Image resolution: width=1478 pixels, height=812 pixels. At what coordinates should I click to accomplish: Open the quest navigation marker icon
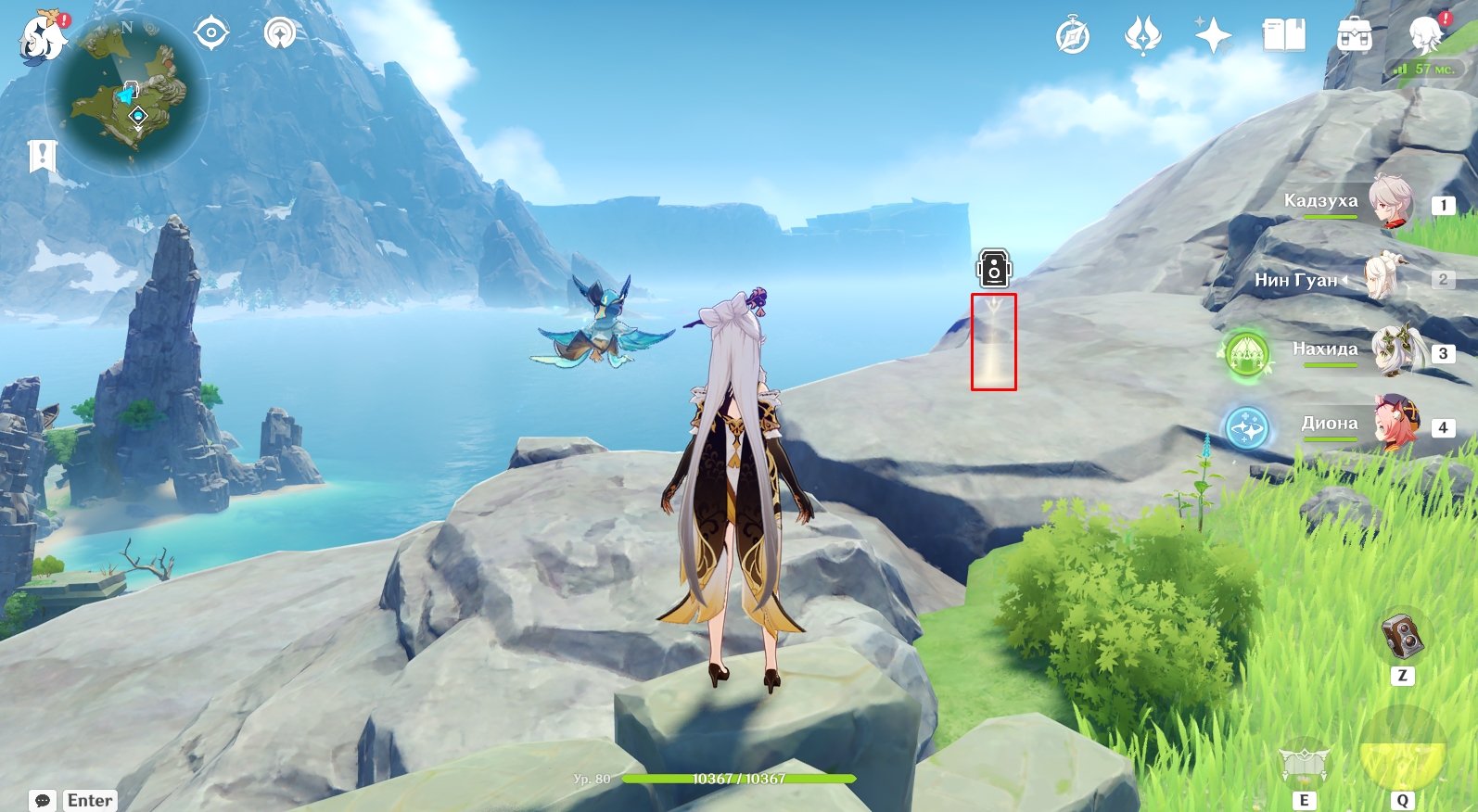click(x=43, y=157)
